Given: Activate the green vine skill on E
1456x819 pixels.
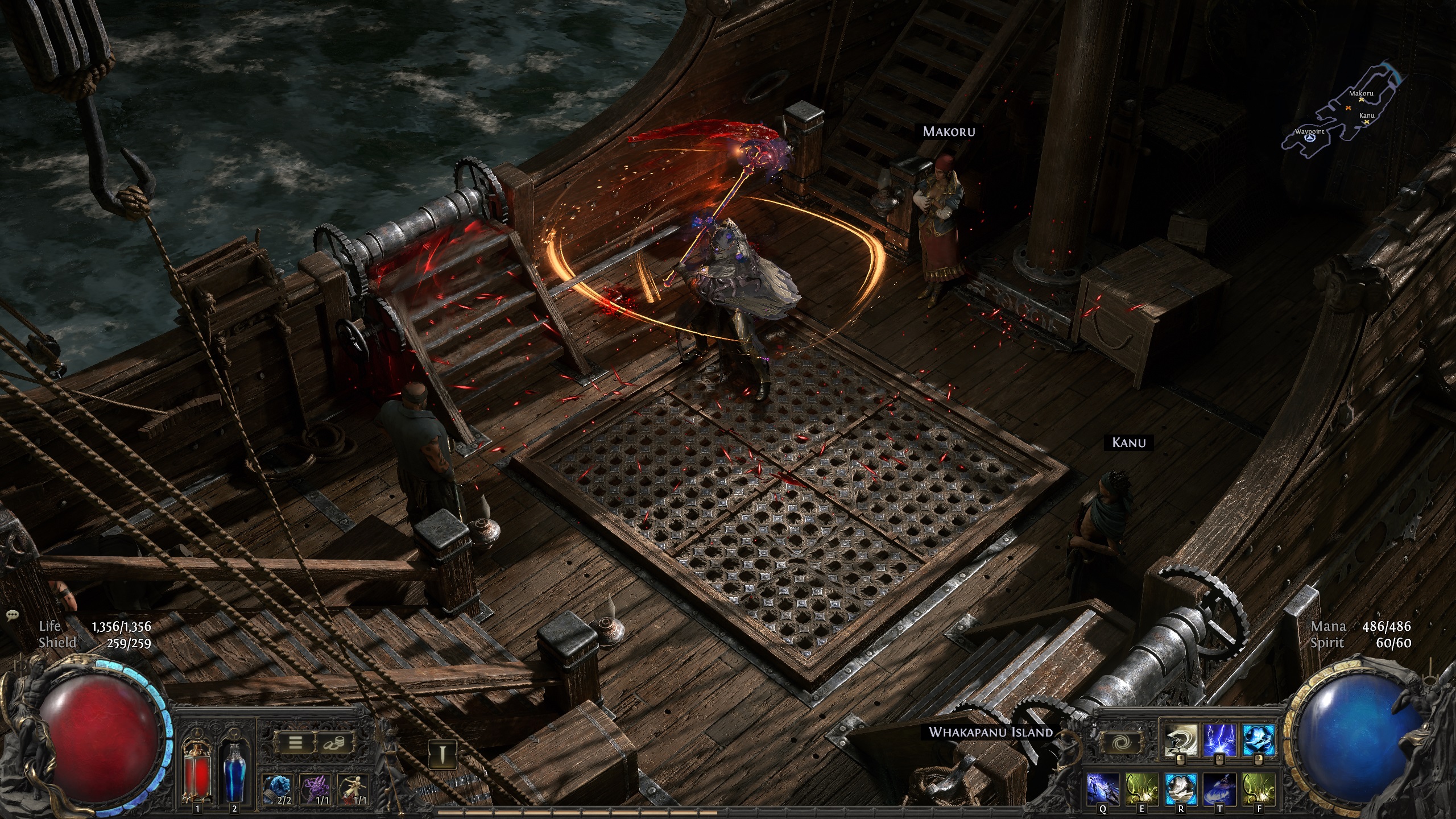Looking at the screenshot, I should 1141,789.
